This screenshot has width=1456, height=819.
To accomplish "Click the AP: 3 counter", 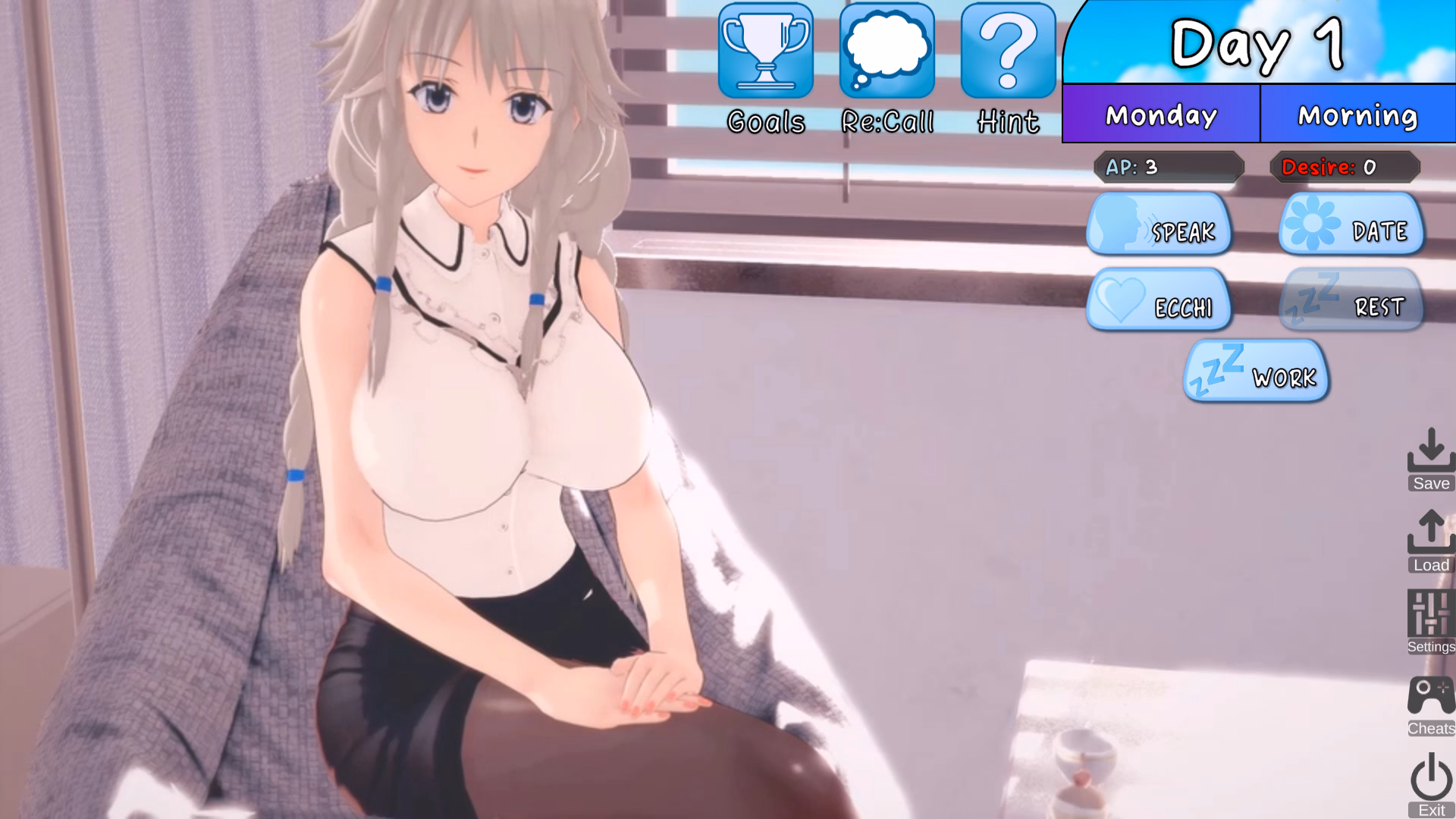I will click(x=1169, y=168).
